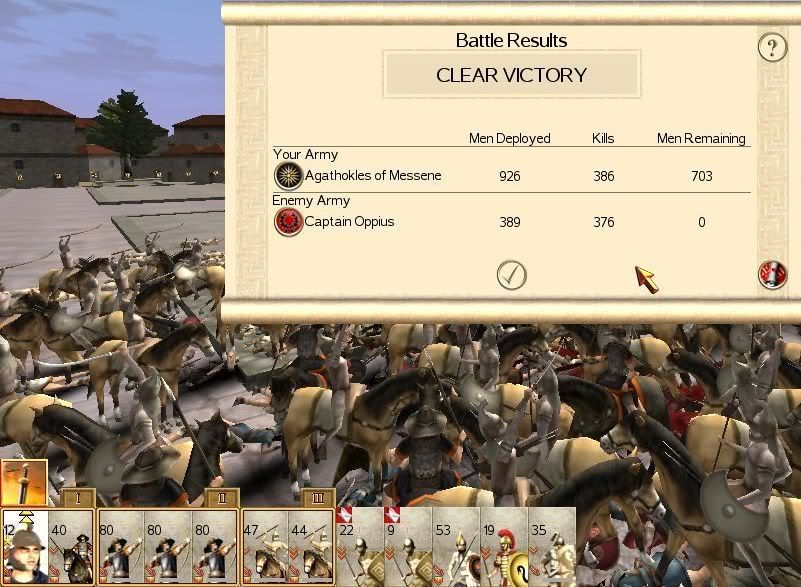801x587 pixels.
Task: Click the sword icon above the unit cards
Action: click(24, 484)
